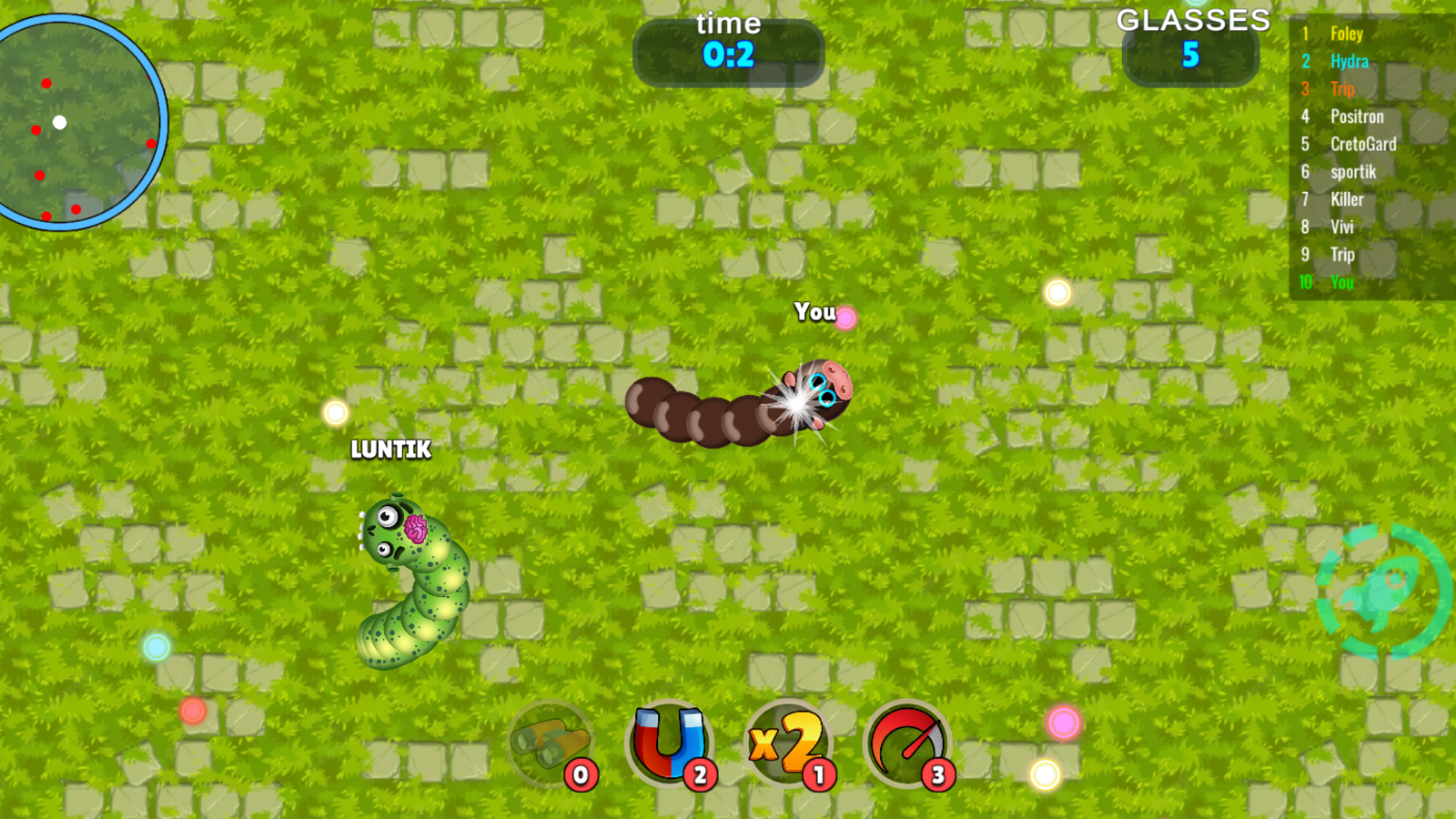Image resolution: width=1456 pixels, height=819 pixels.
Task: Select Foley on the leaderboard
Action: coord(1345,34)
